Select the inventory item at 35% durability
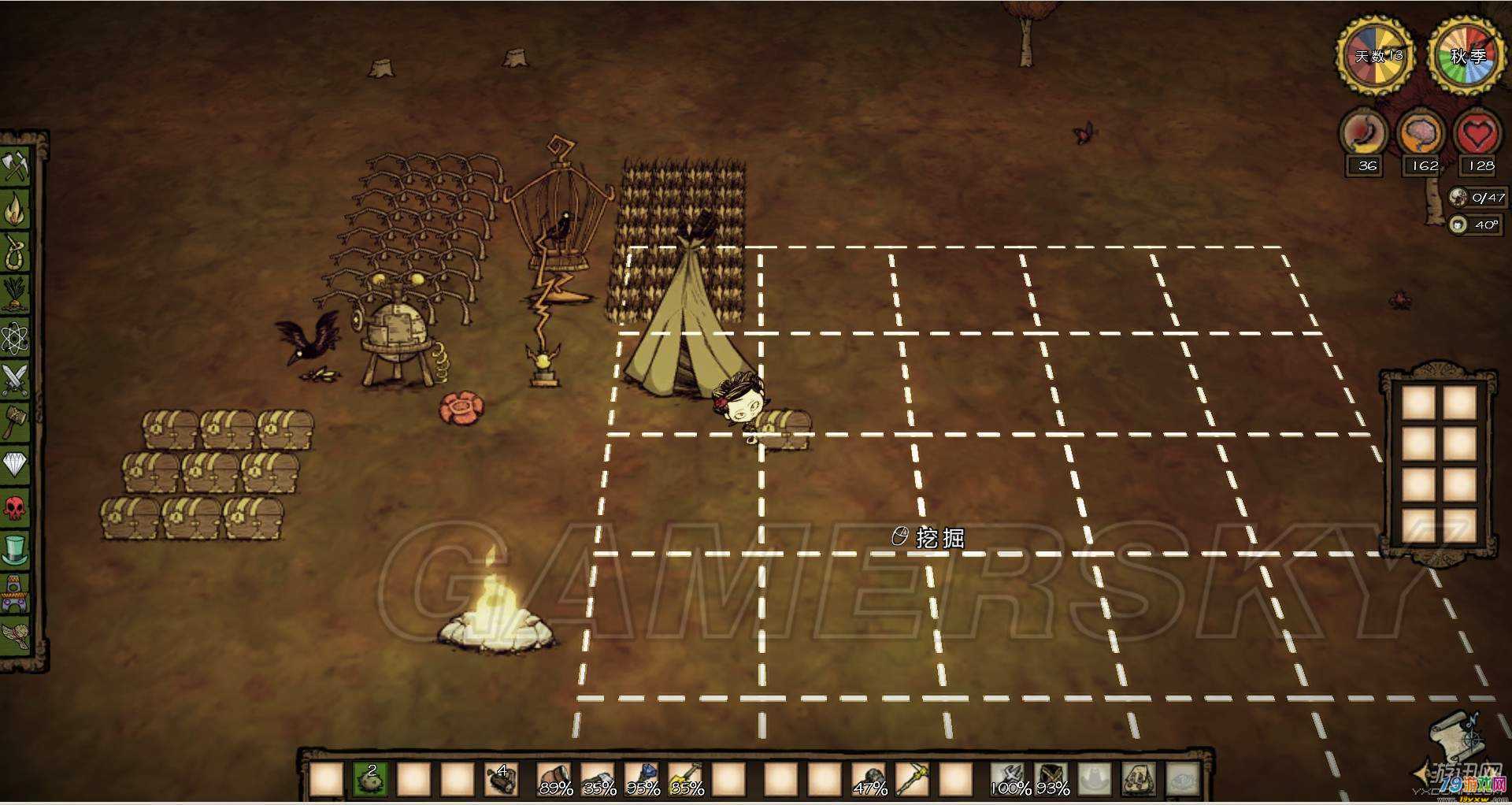The image size is (1512, 805). pos(598,779)
